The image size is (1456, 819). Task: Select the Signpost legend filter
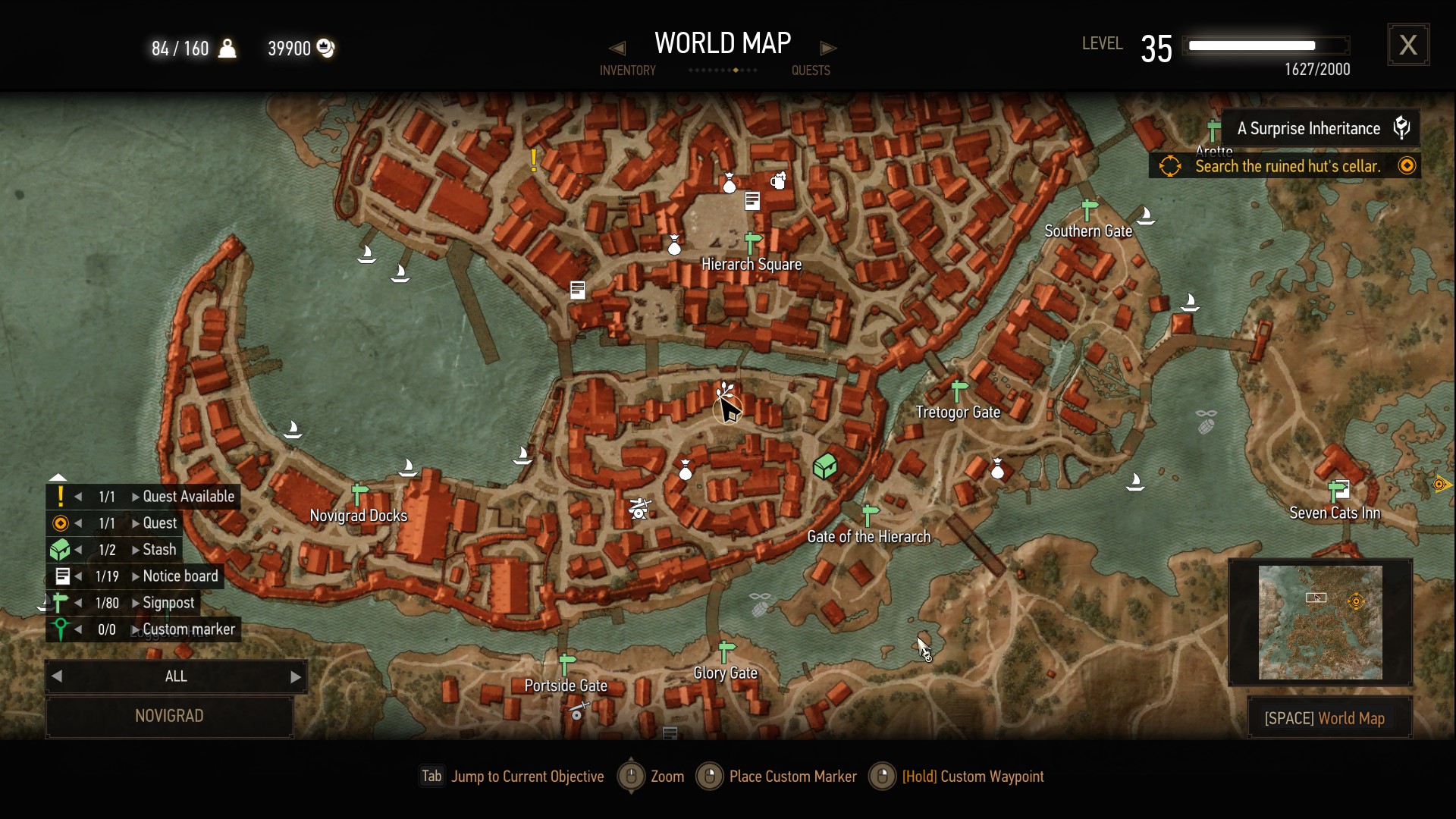(x=168, y=603)
